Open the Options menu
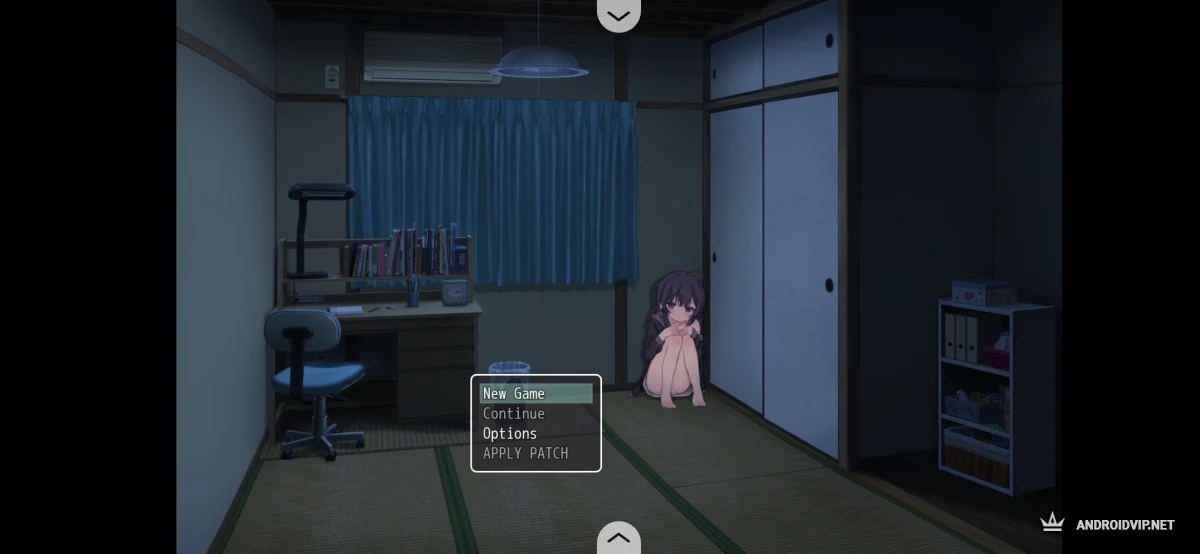The height and width of the screenshot is (554, 1200). click(x=535, y=434)
